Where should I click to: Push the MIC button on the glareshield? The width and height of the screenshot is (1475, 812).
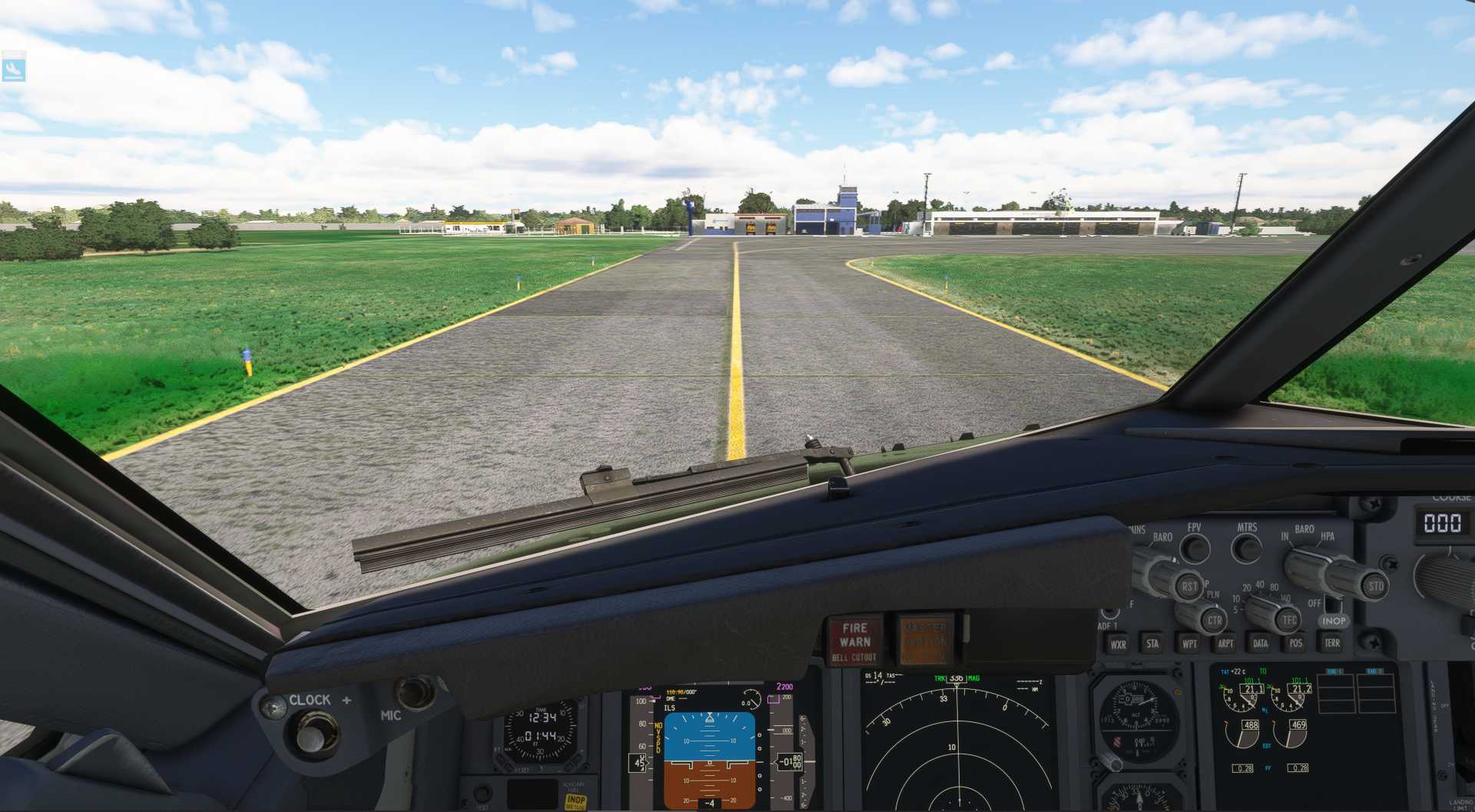coord(415,692)
